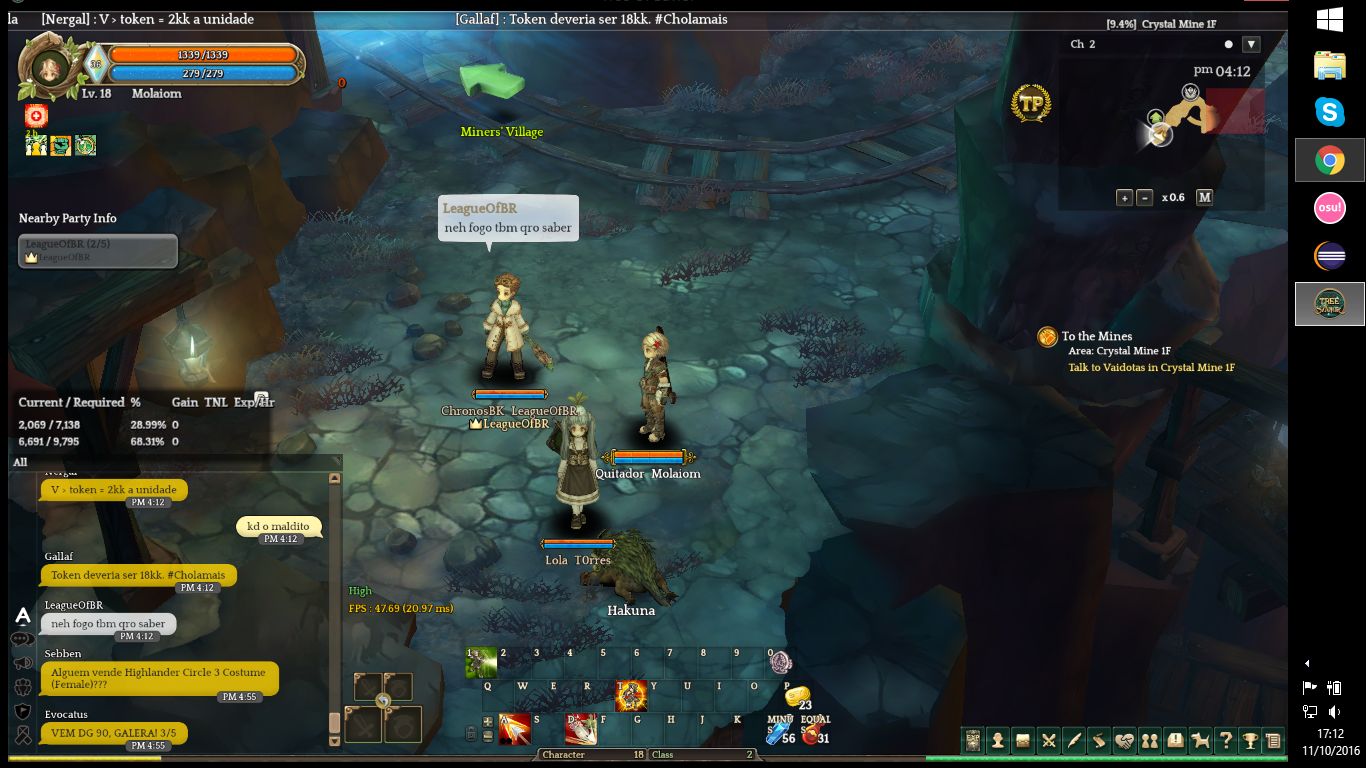Open the inventory chest icon
This screenshot has width=1366, height=768.
tap(1023, 741)
